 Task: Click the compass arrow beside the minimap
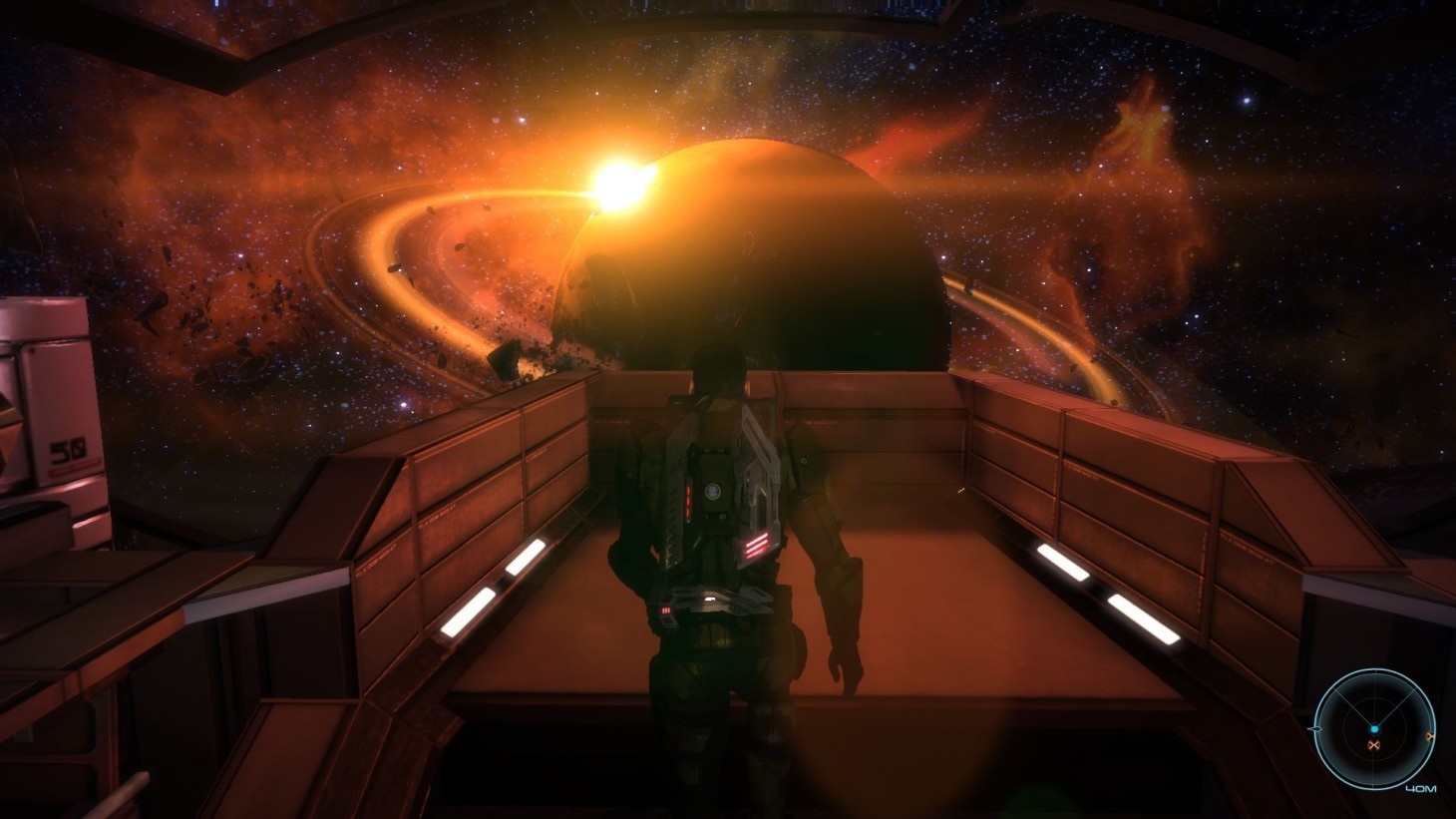pos(1314,729)
